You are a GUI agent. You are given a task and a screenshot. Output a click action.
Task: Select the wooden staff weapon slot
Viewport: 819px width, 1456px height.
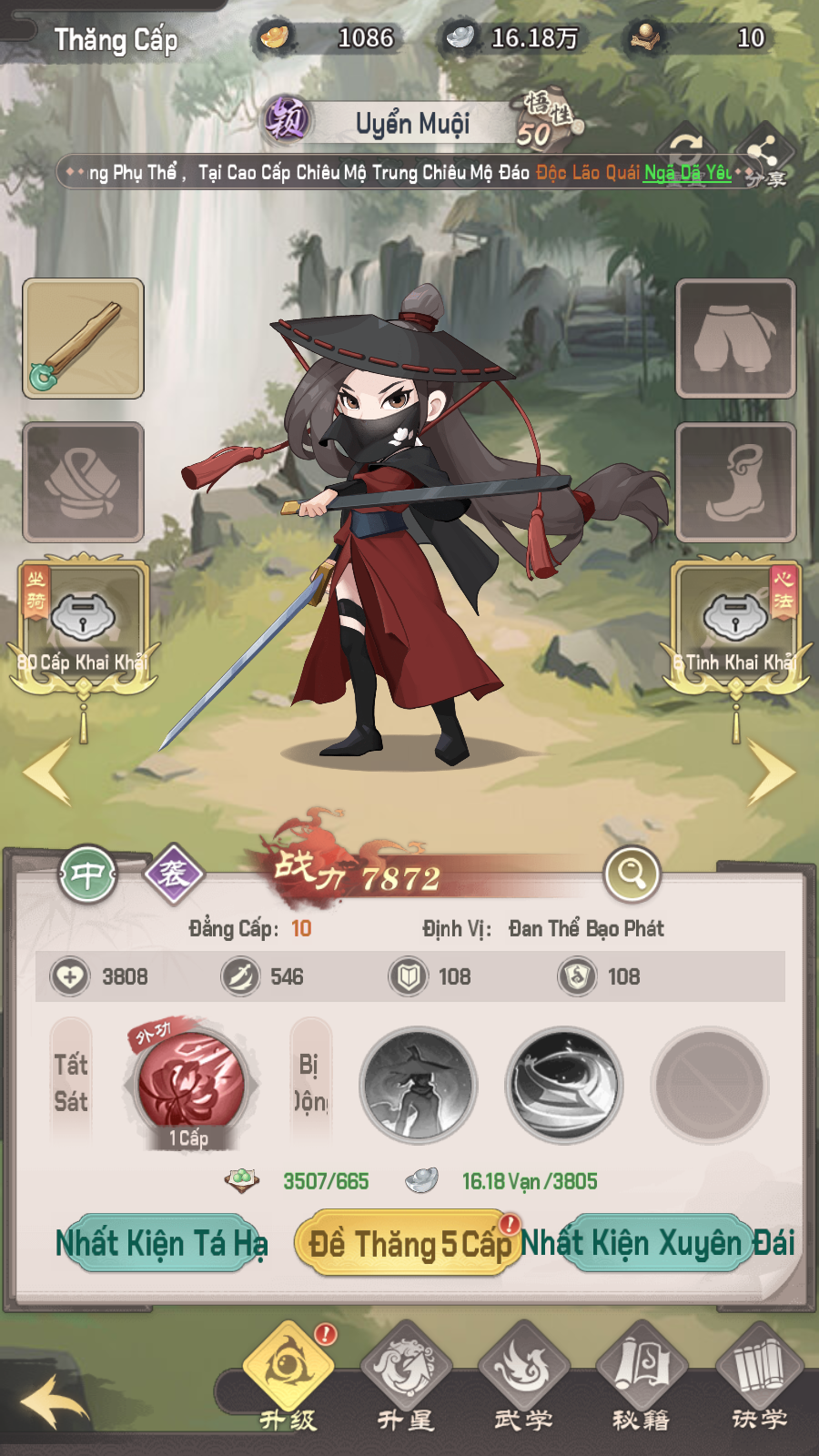[83, 339]
